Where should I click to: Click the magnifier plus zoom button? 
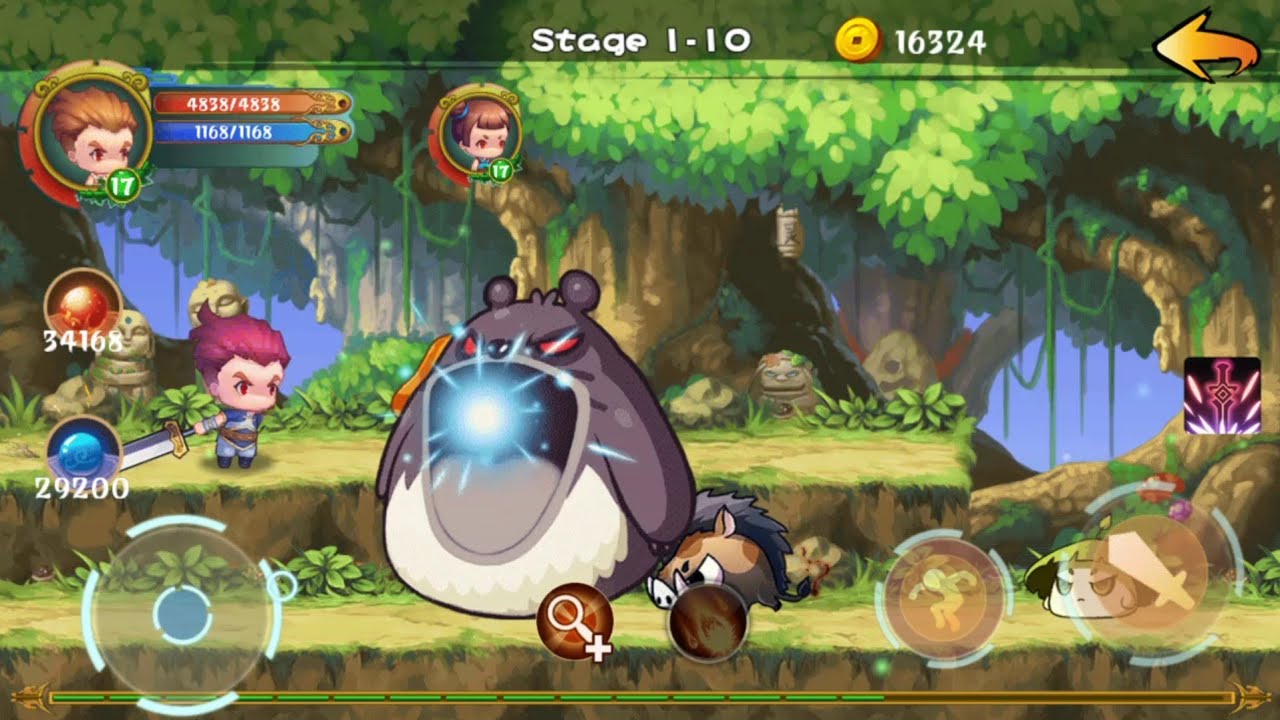click(x=574, y=622)
